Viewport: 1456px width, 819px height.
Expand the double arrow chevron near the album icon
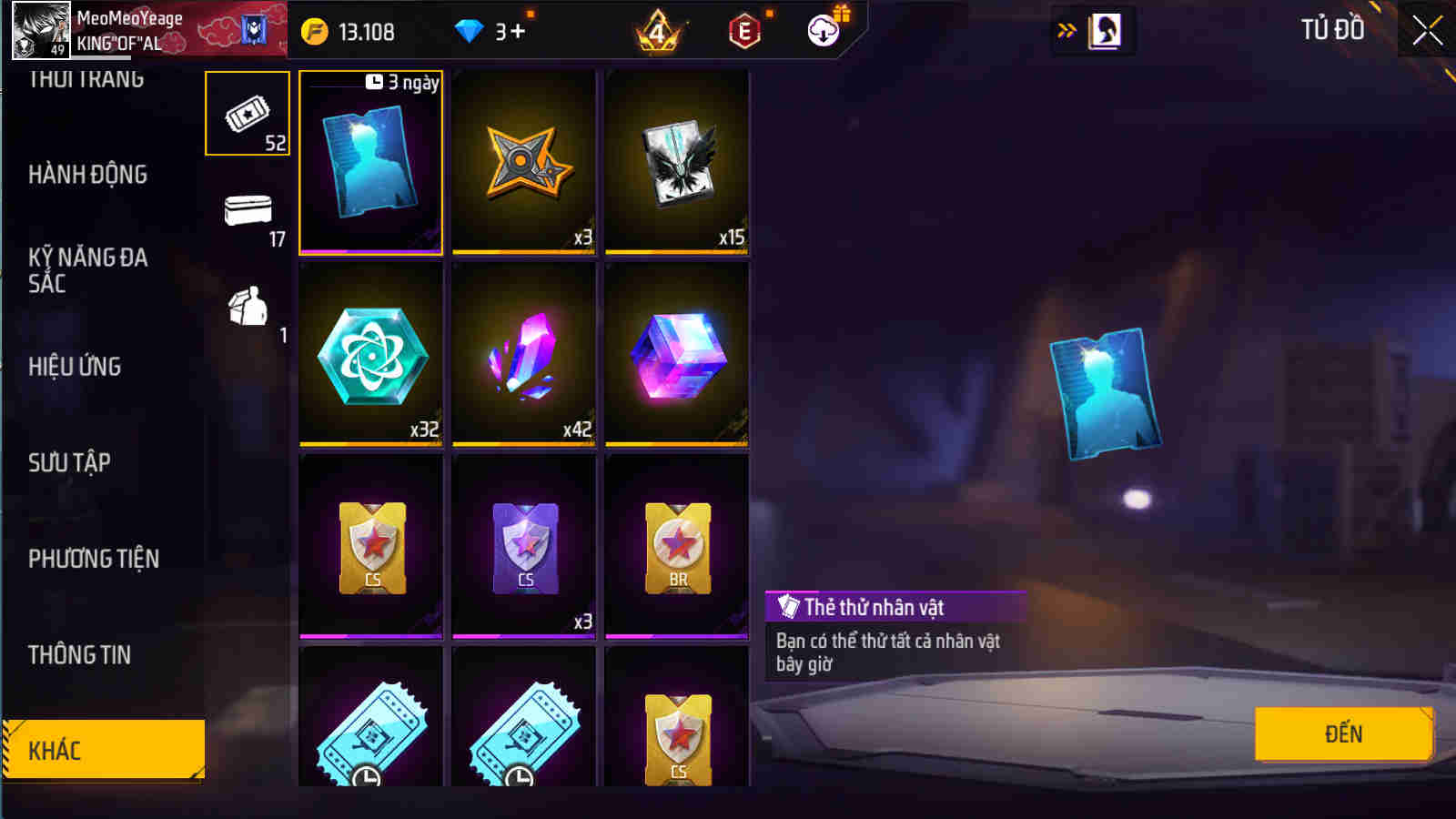[1064, 28]
